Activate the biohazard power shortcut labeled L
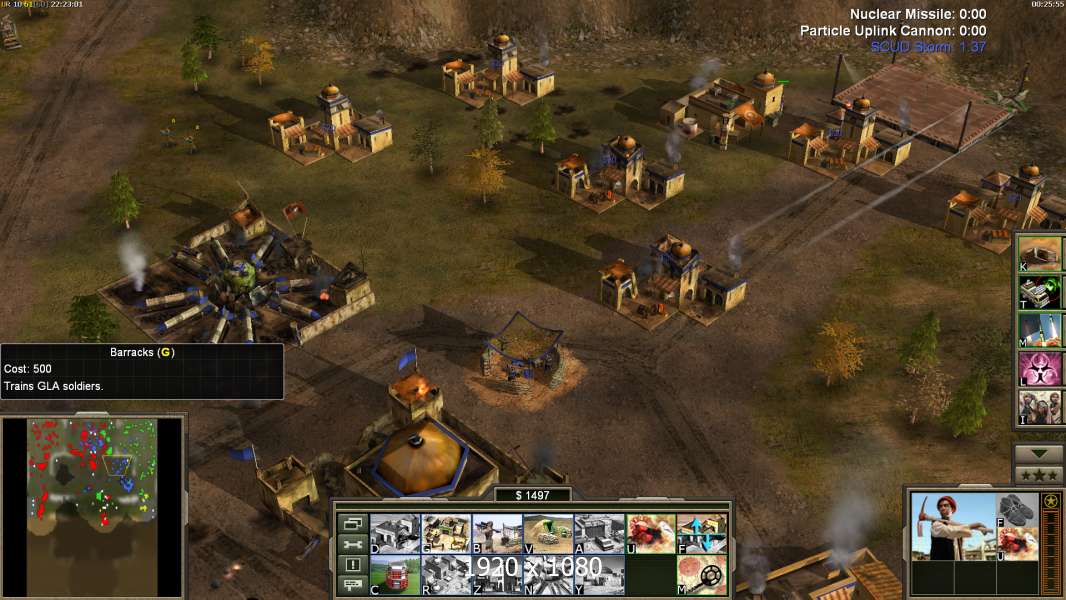This screenshot has height=600, width=1066. [1040, 369]
